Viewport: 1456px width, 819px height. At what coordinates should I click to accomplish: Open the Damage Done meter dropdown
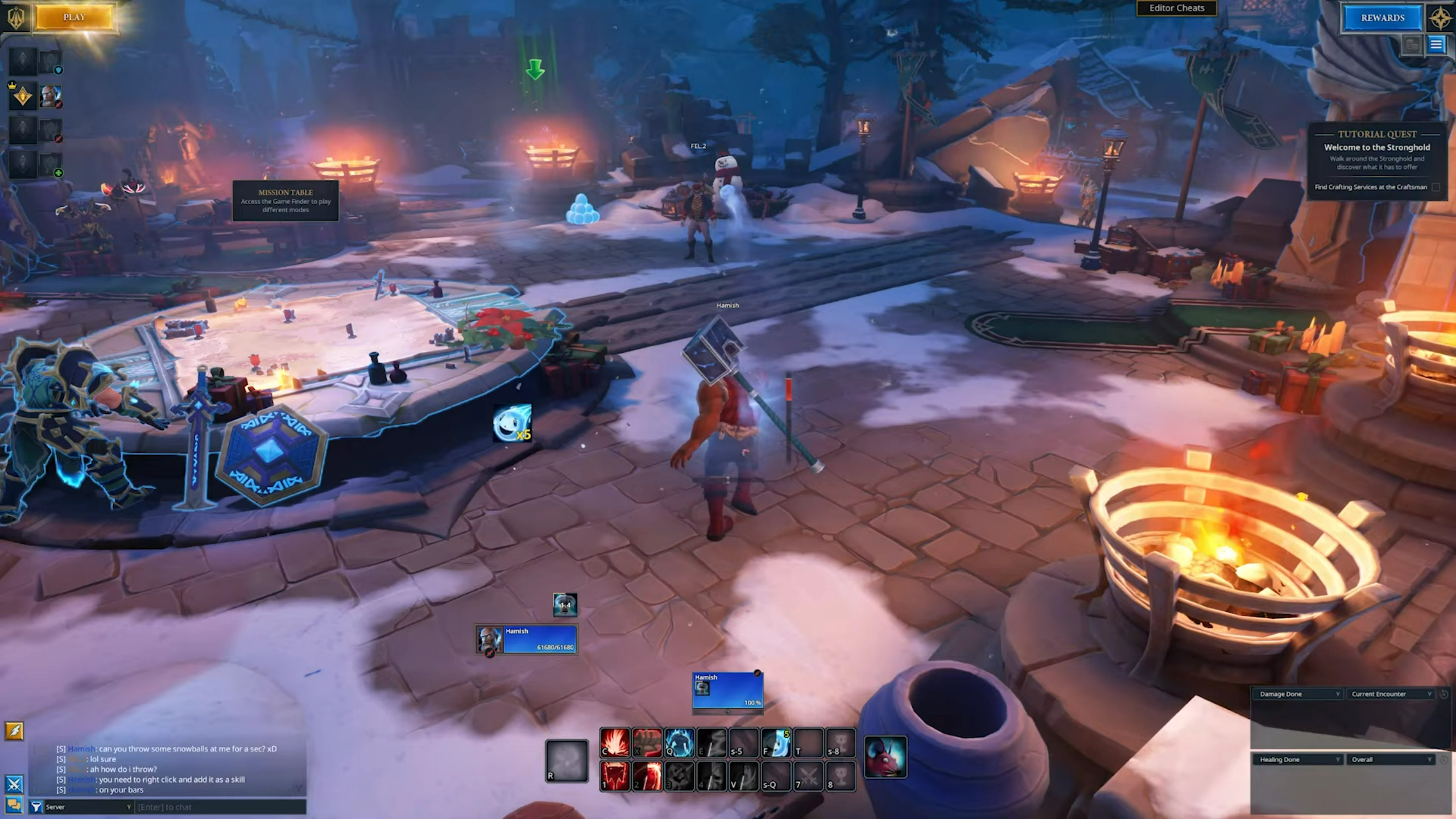pos(1297,694)
